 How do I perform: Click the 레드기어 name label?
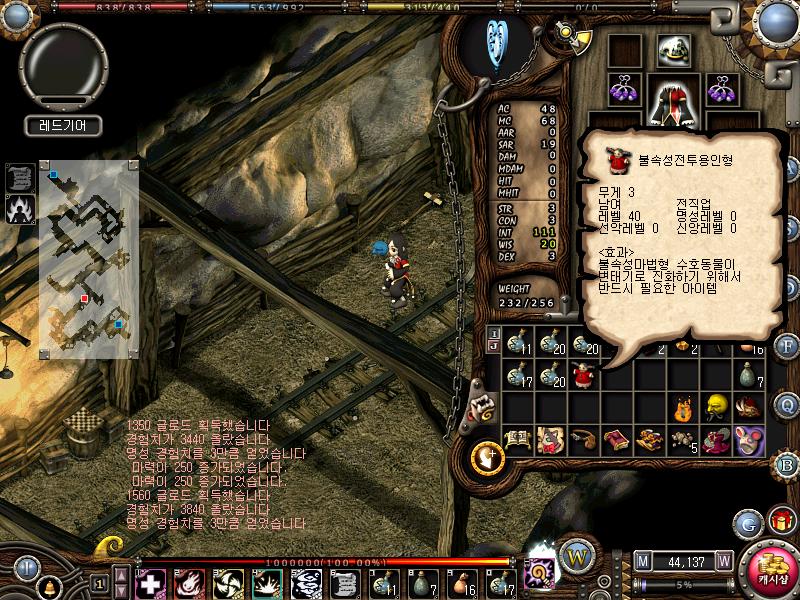click(62, 126)
